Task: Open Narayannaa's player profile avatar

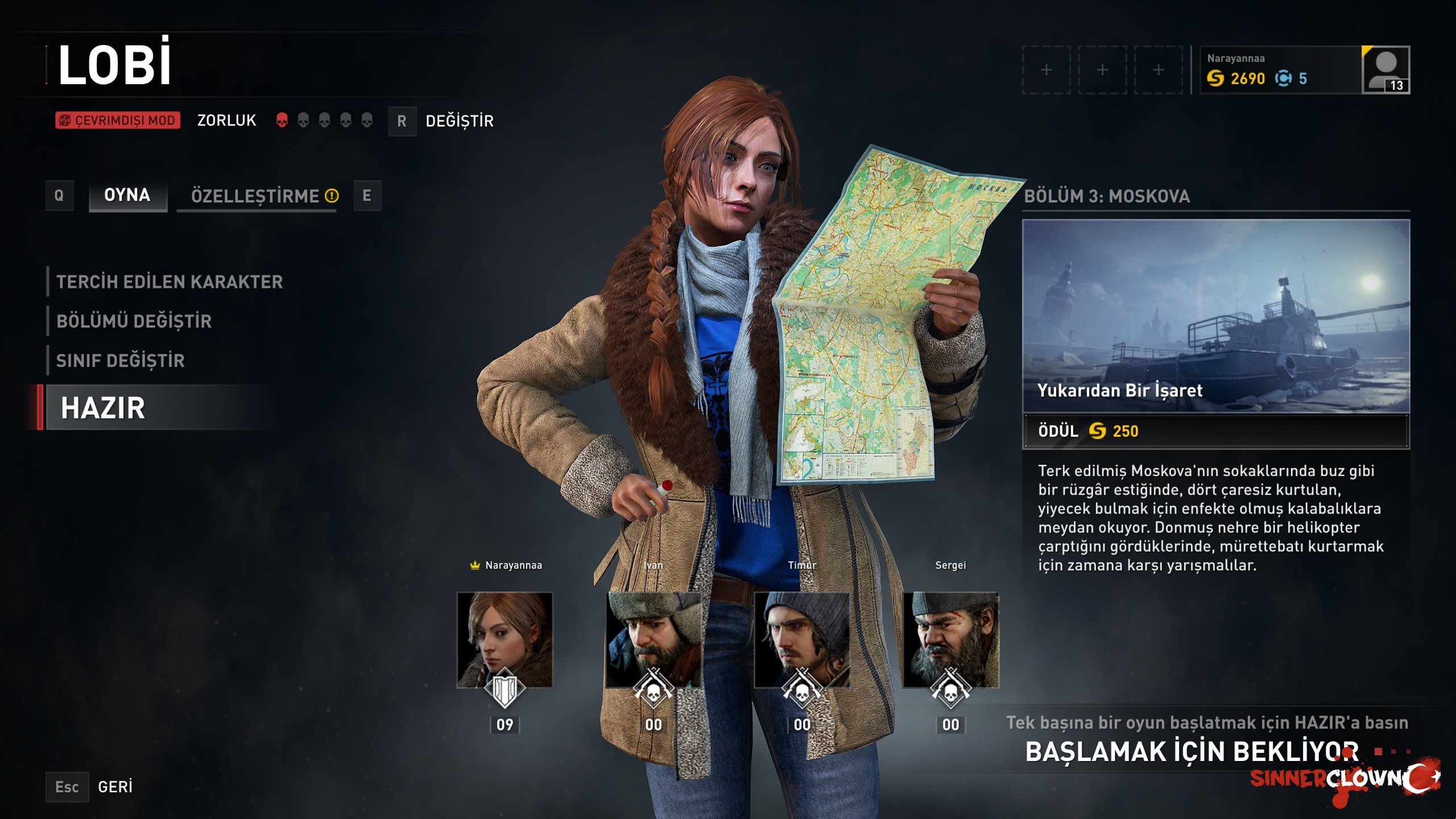Action: coord(1385,70)
